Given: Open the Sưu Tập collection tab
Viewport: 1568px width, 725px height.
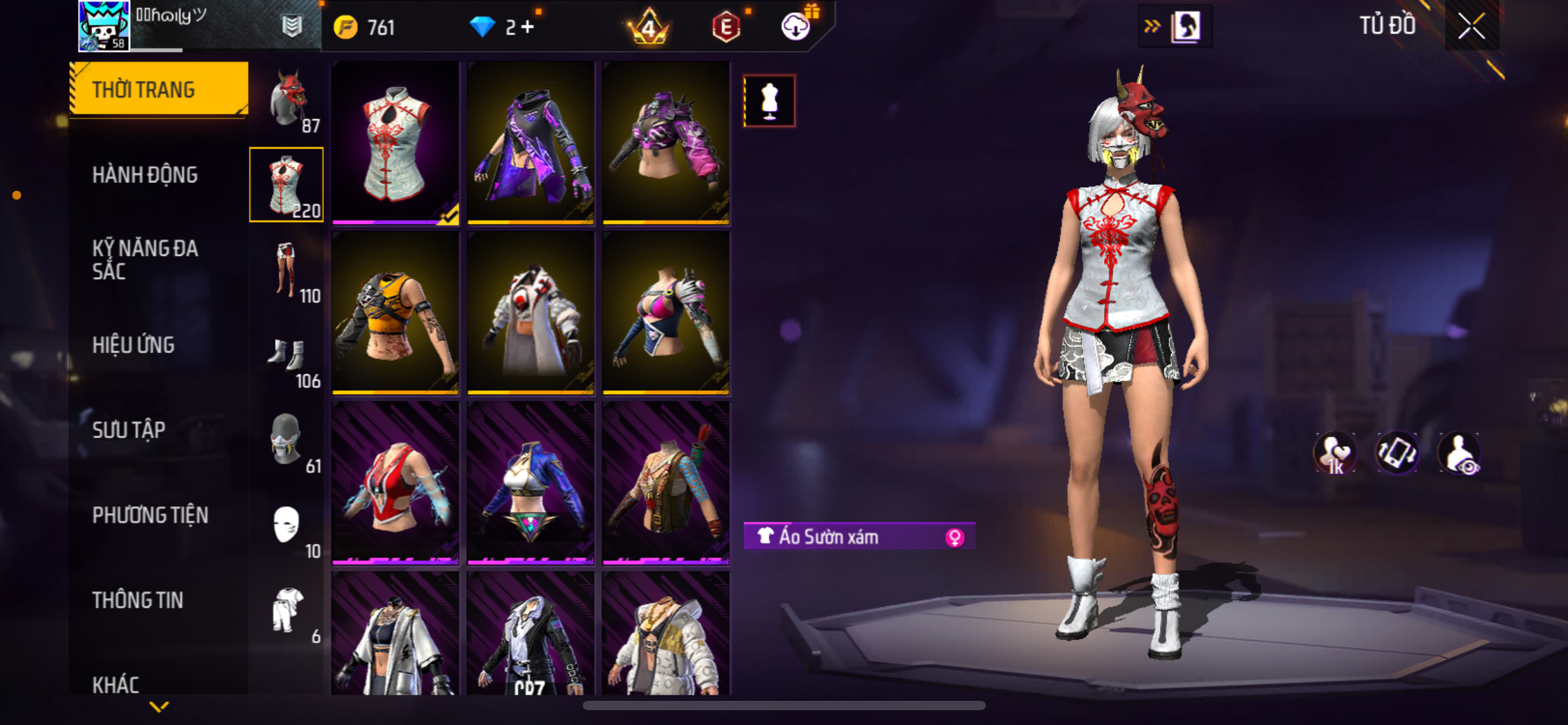Looking at the screenshot, I should tap(129, 430).
